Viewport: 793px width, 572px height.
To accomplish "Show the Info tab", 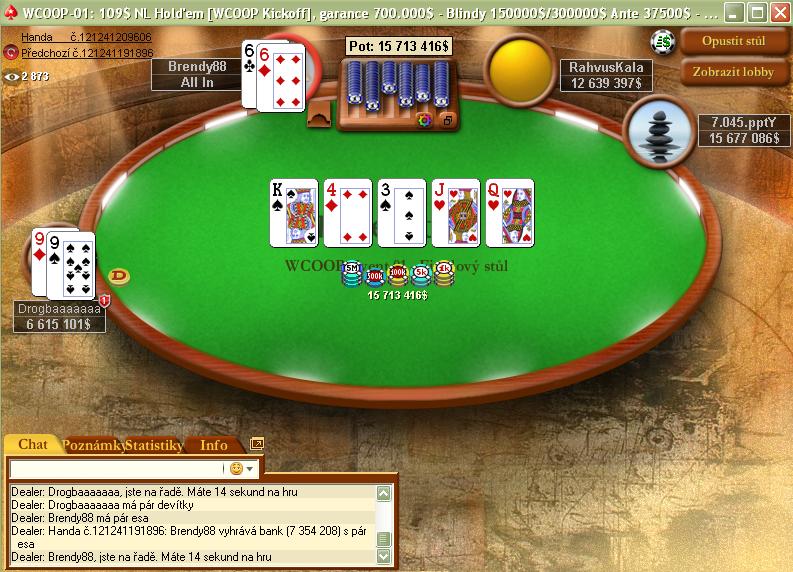I will (x=214, y=444).
